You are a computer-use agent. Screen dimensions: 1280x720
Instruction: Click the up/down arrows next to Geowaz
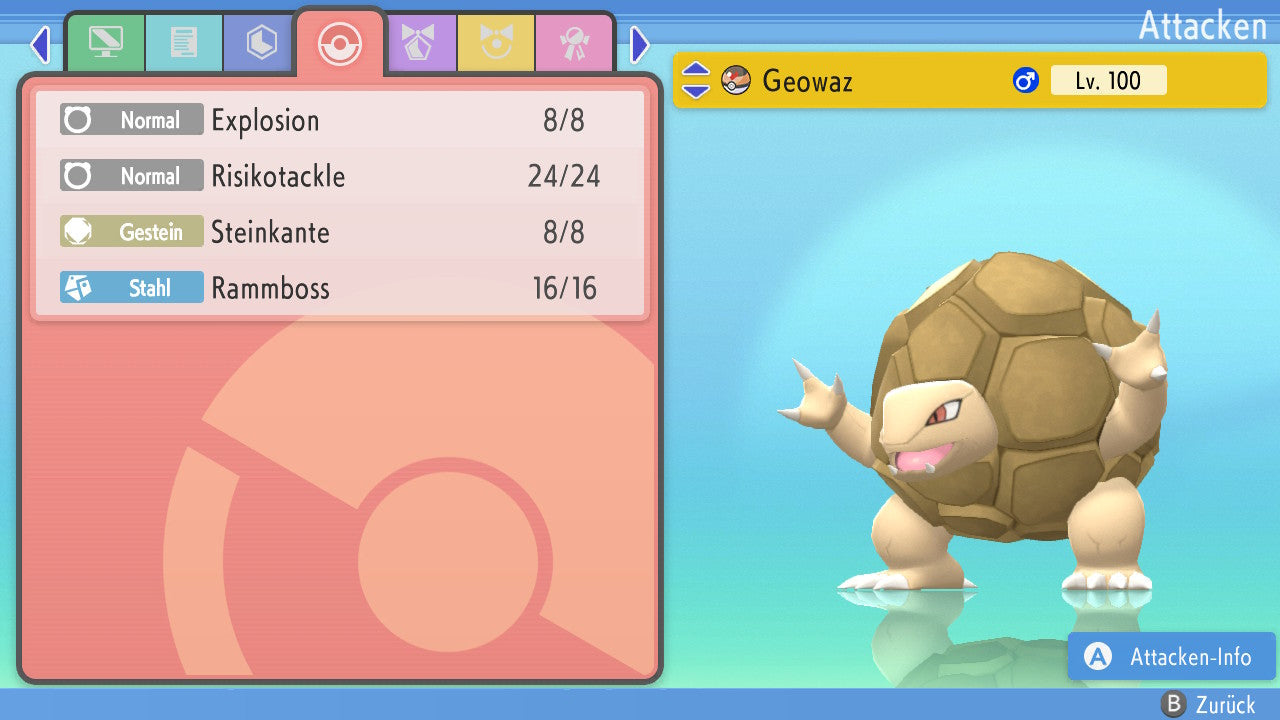coord(695,81)
